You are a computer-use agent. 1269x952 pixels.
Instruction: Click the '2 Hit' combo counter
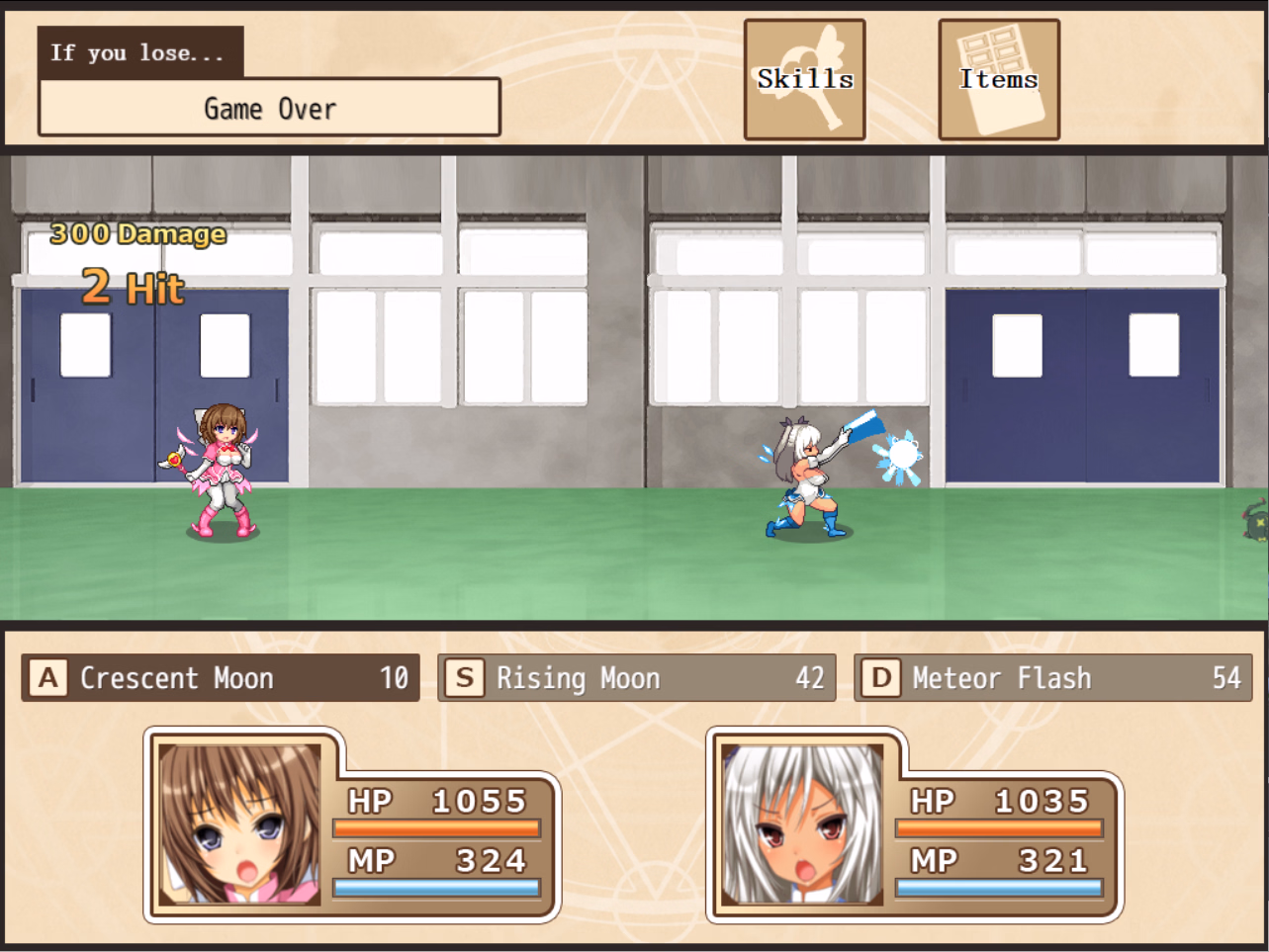click(133, 288)
